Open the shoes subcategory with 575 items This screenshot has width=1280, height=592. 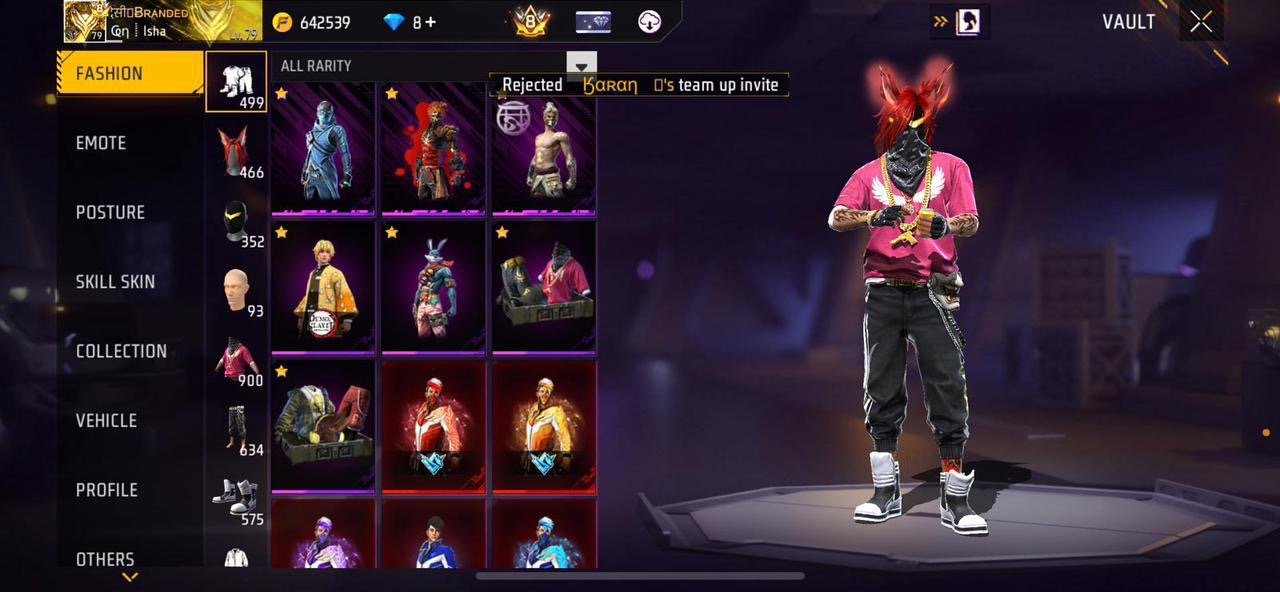(236, 498)
